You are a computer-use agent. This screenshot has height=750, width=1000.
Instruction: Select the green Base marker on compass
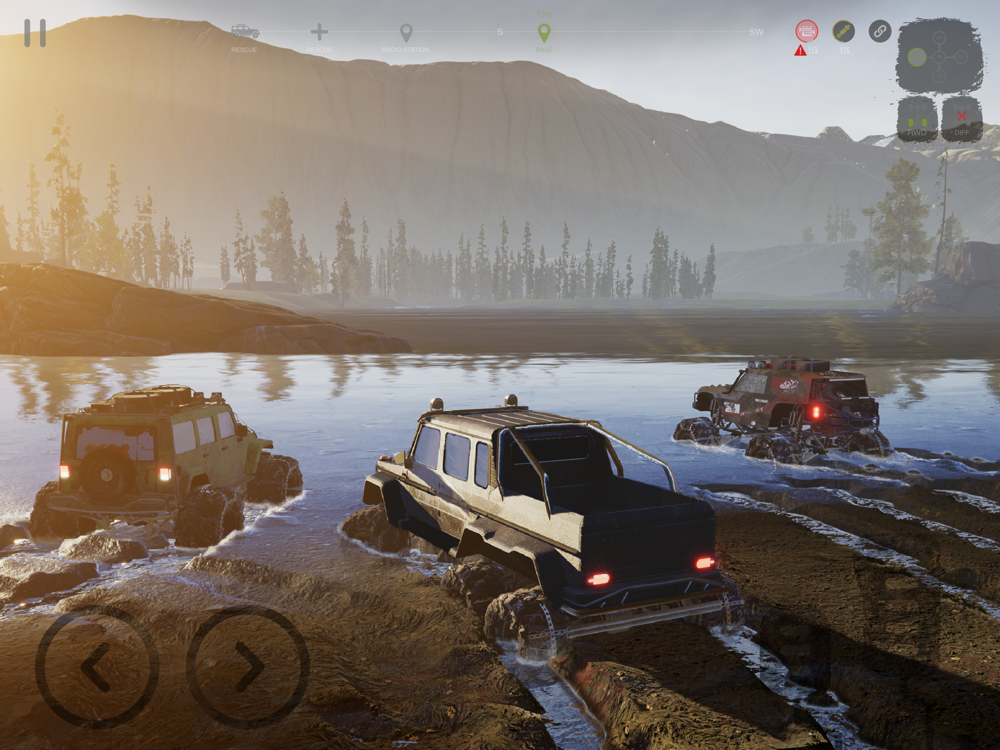coord(544,33)
